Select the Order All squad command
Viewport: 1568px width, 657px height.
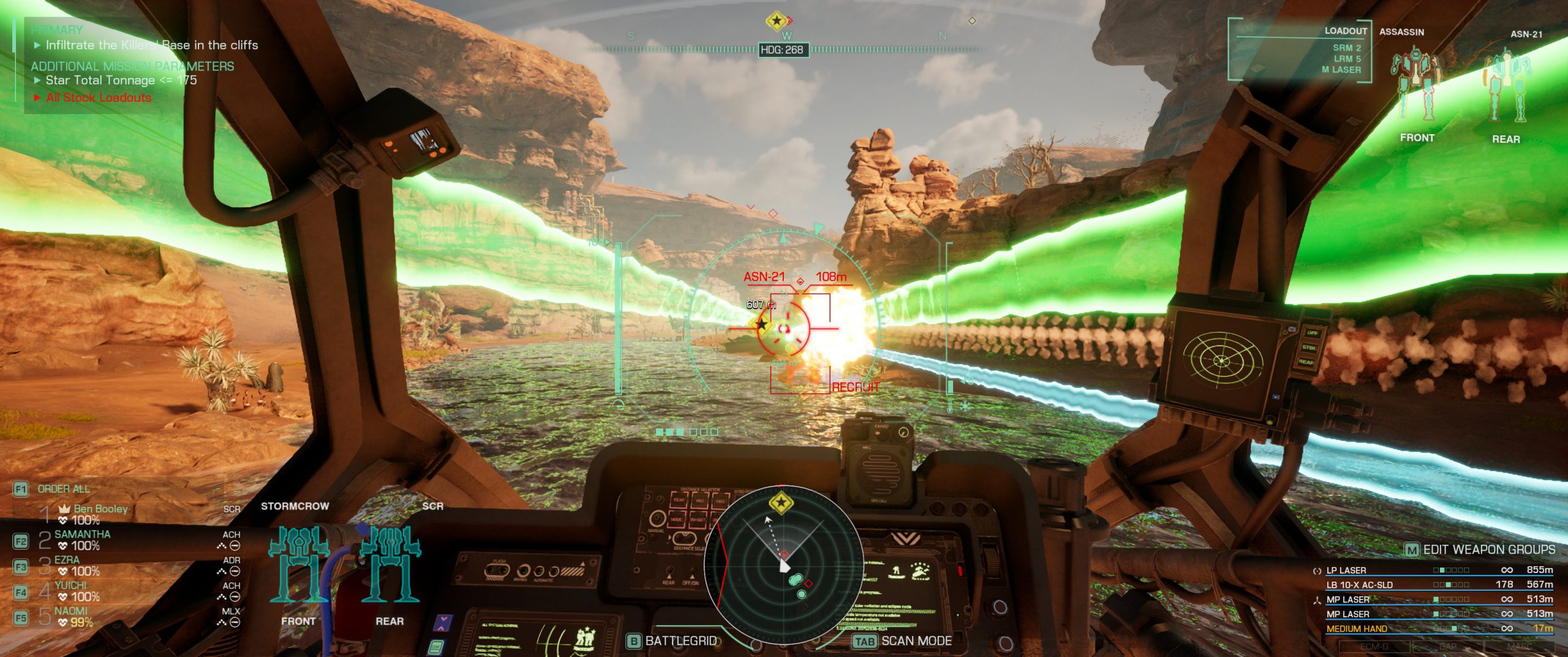point(63,489)
